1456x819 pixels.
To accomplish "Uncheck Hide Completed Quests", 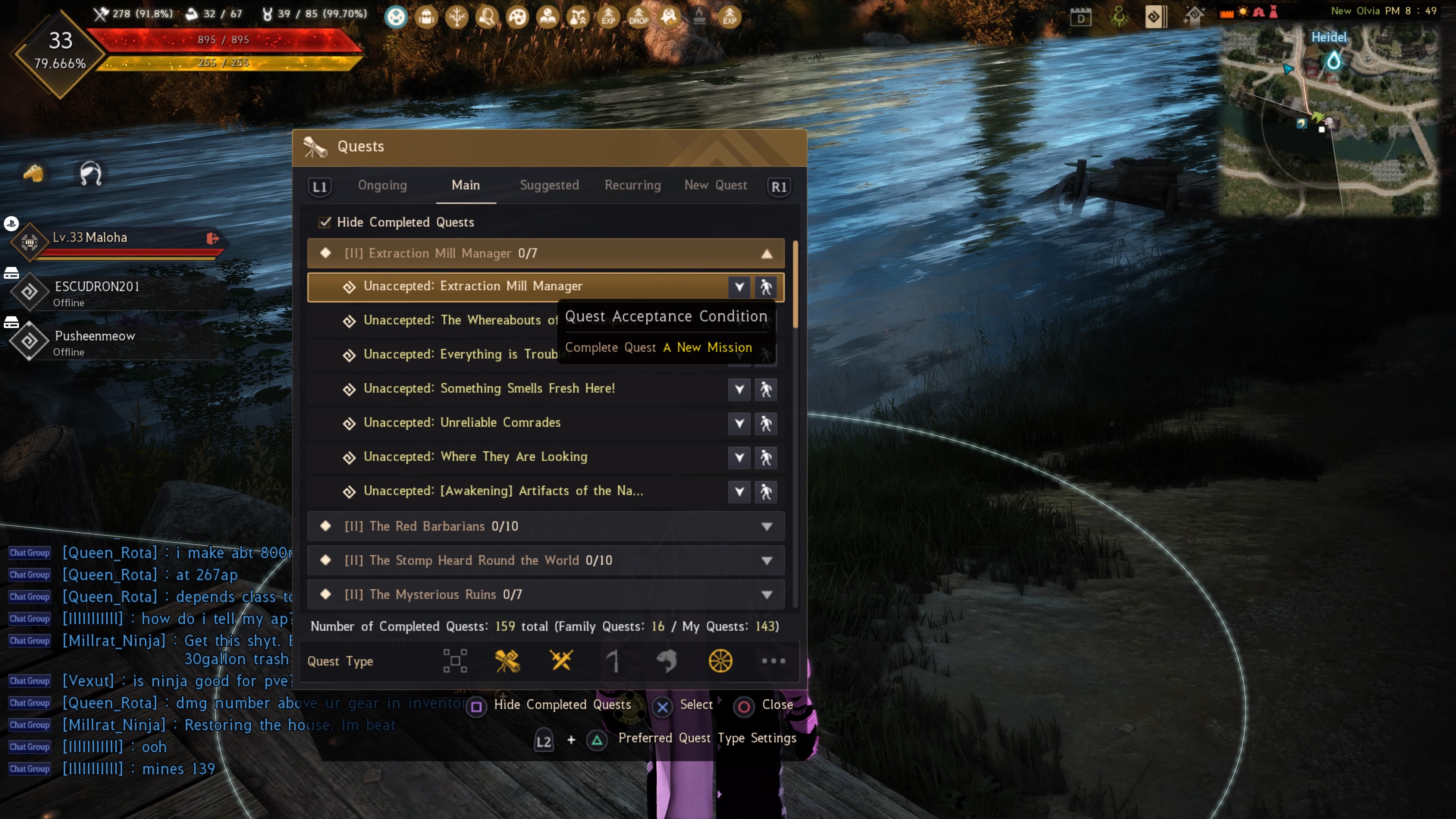I will (x=325, y=222).
